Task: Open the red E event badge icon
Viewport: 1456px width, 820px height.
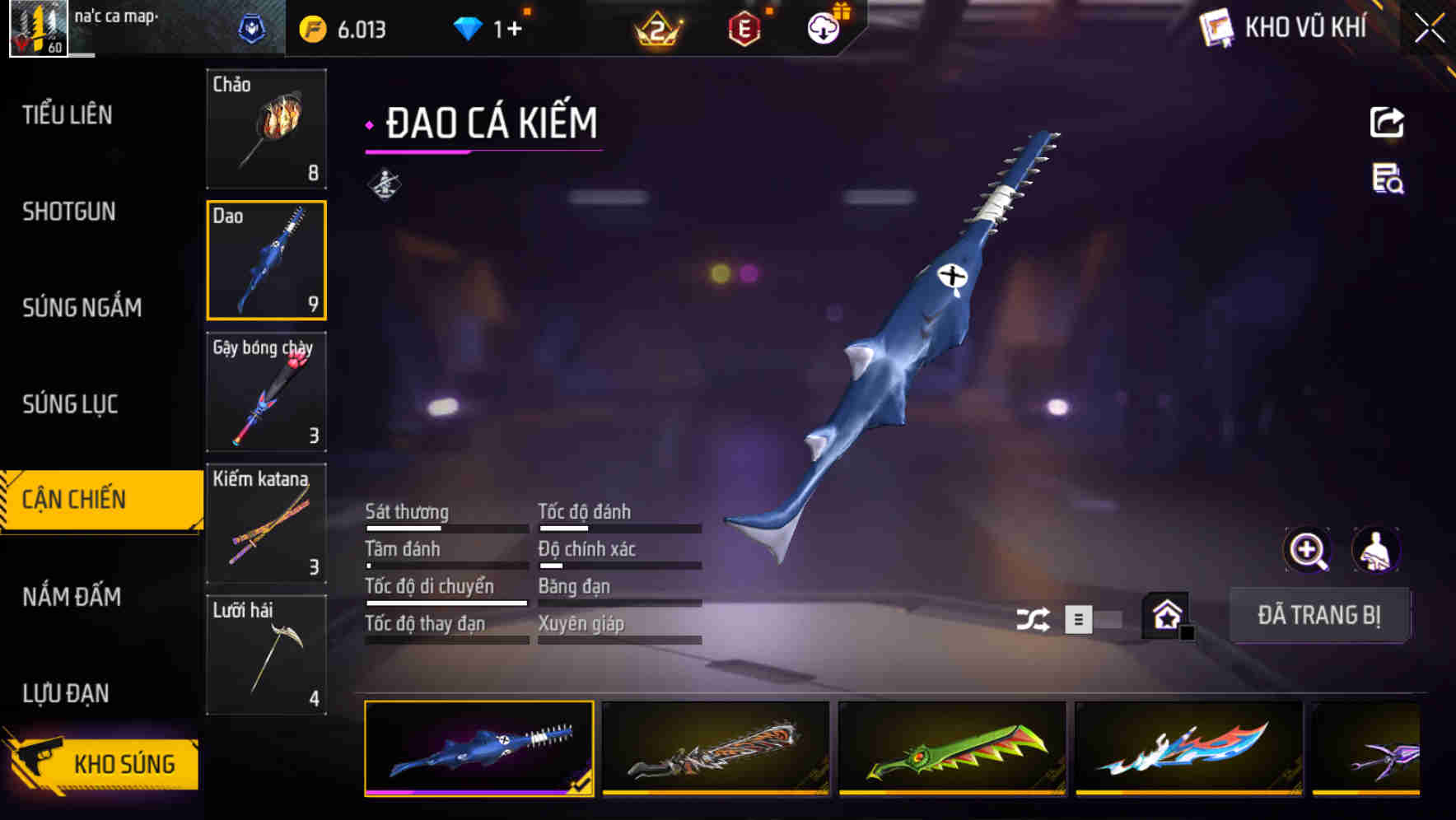Action: (744, 27)
